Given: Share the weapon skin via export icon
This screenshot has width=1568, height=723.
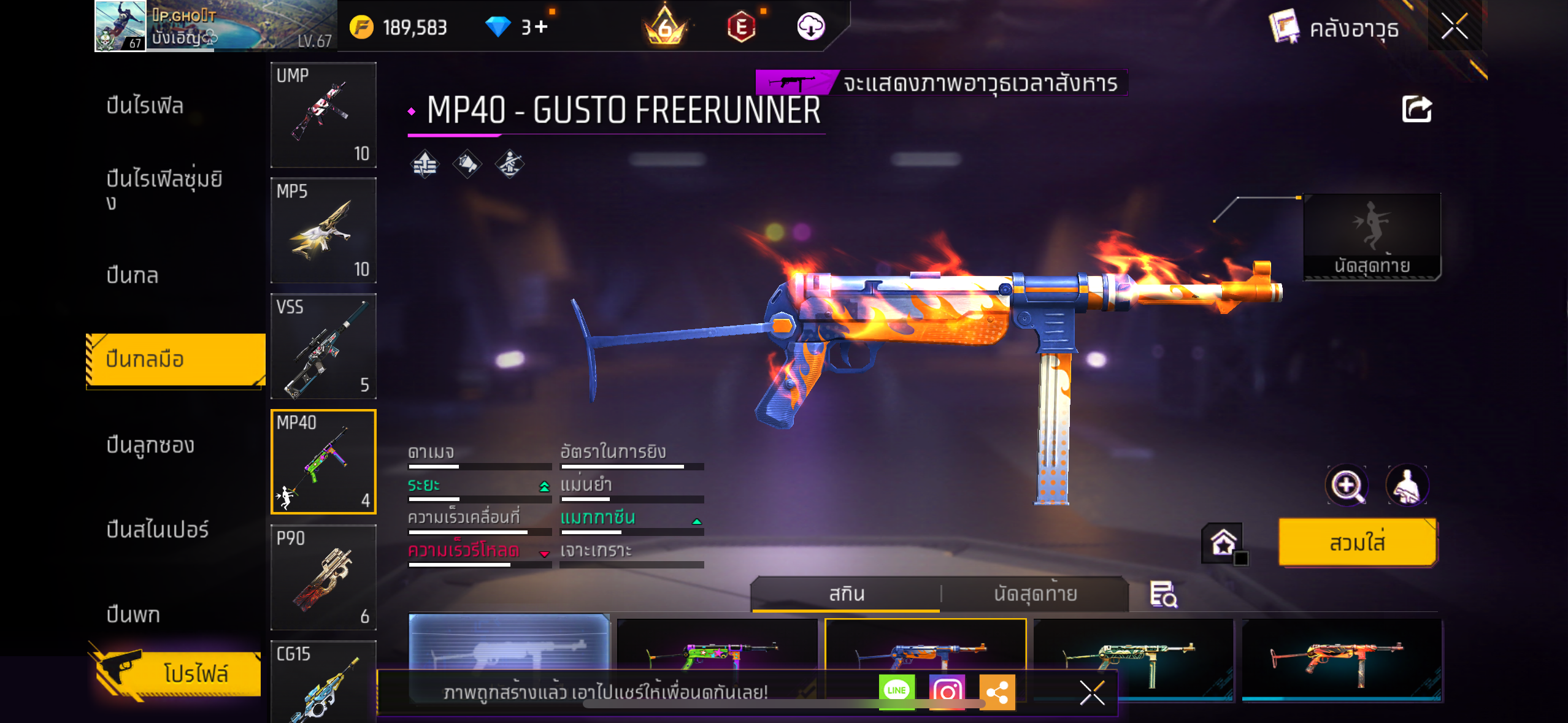Looking at the screenshot, I should (x=1416, y=110).
